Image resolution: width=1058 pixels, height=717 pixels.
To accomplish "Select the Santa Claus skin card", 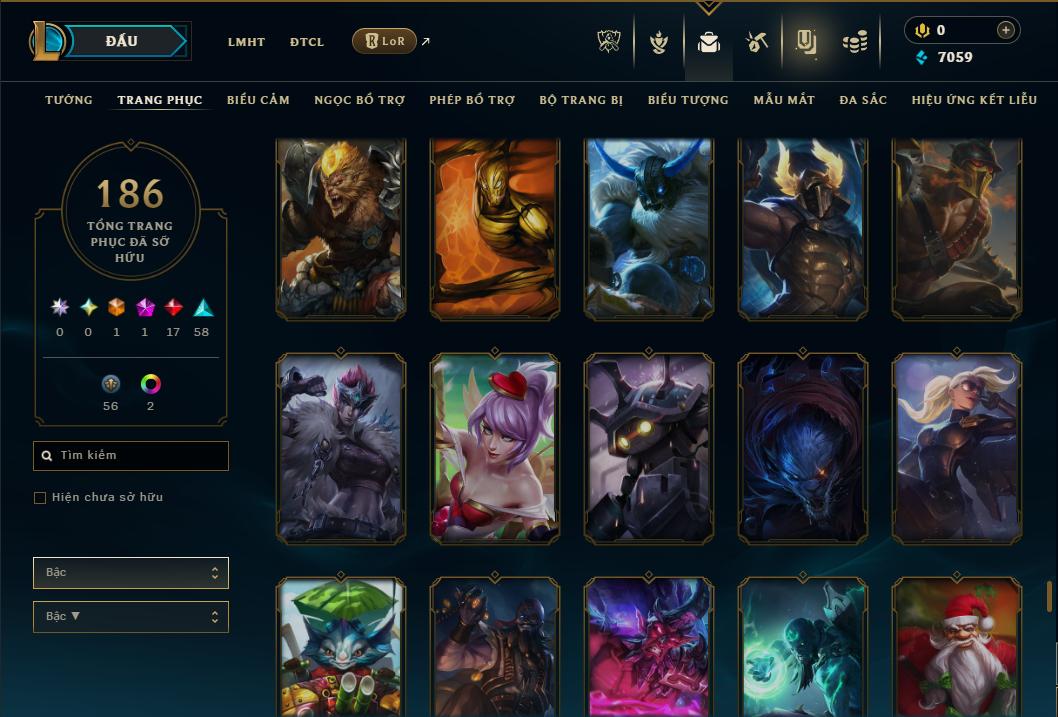I will (957, 645).
